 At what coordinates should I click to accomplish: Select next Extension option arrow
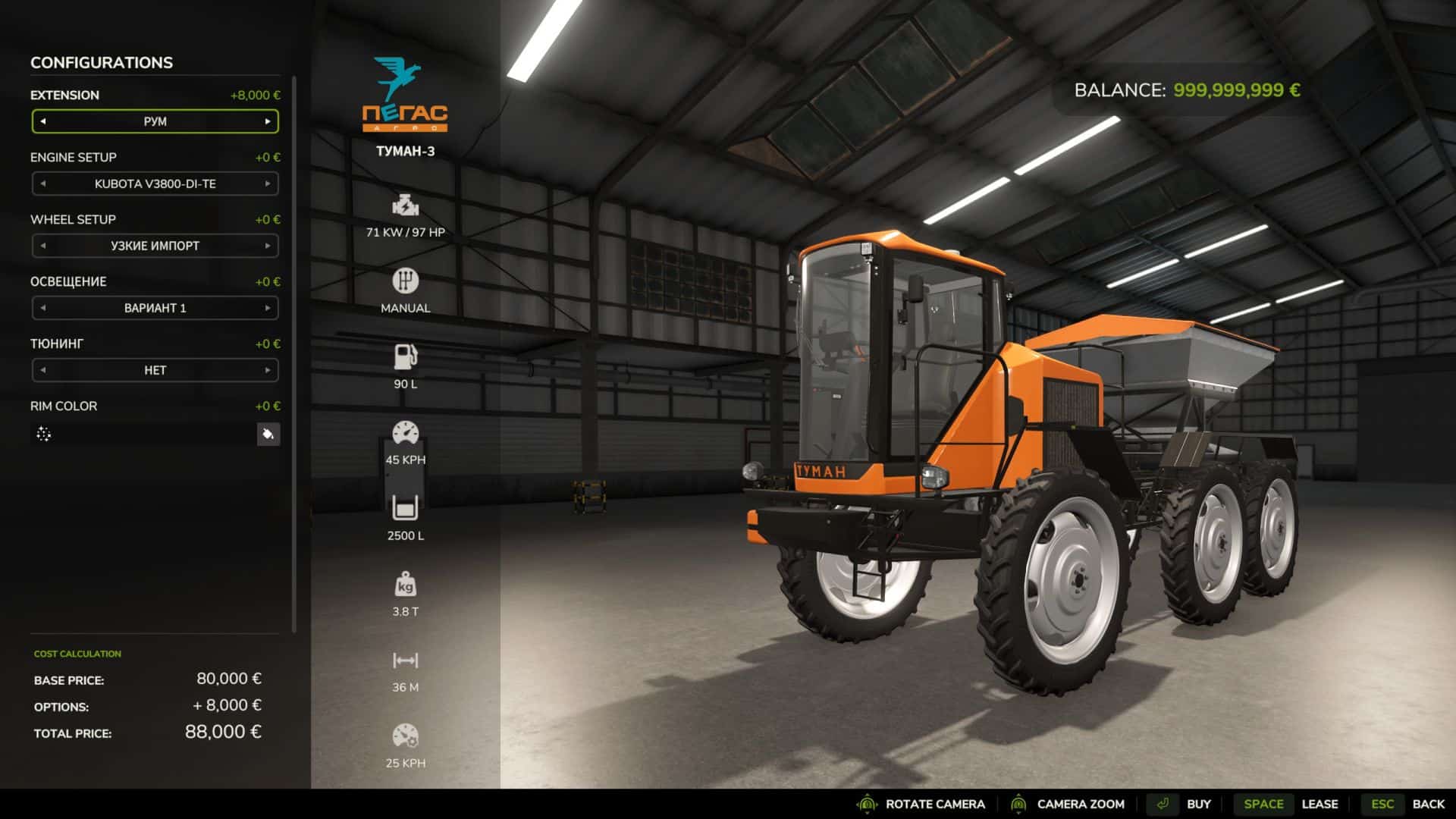[x=268, y=121]
